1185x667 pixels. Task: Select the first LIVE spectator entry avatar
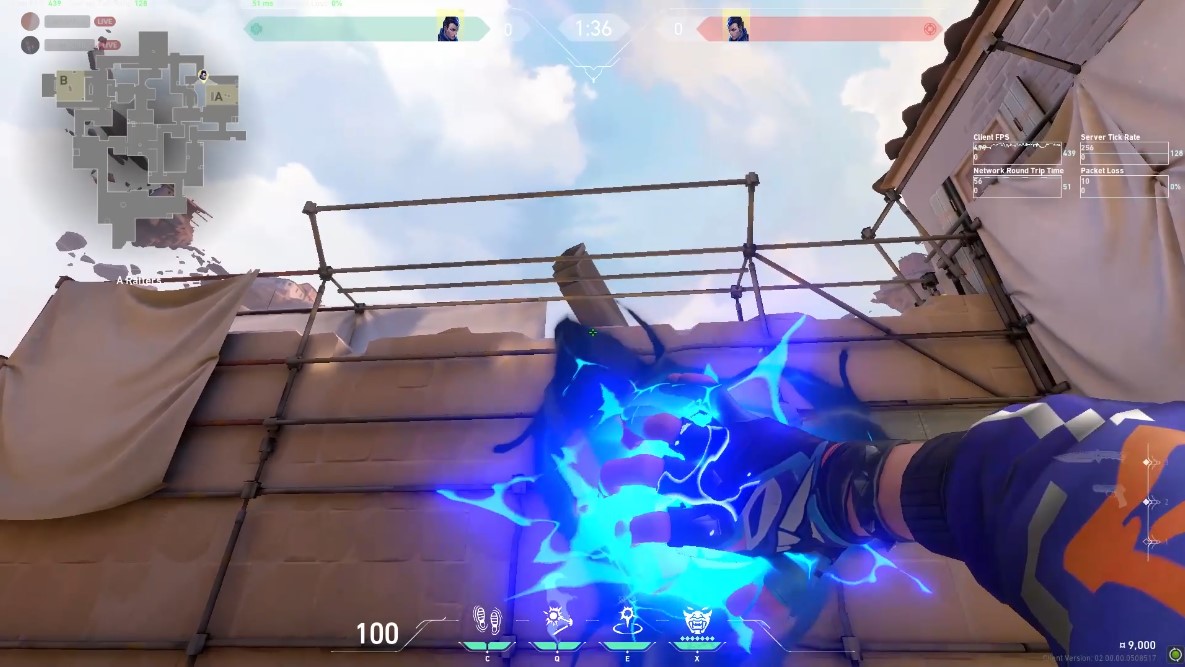click(30, 21)
